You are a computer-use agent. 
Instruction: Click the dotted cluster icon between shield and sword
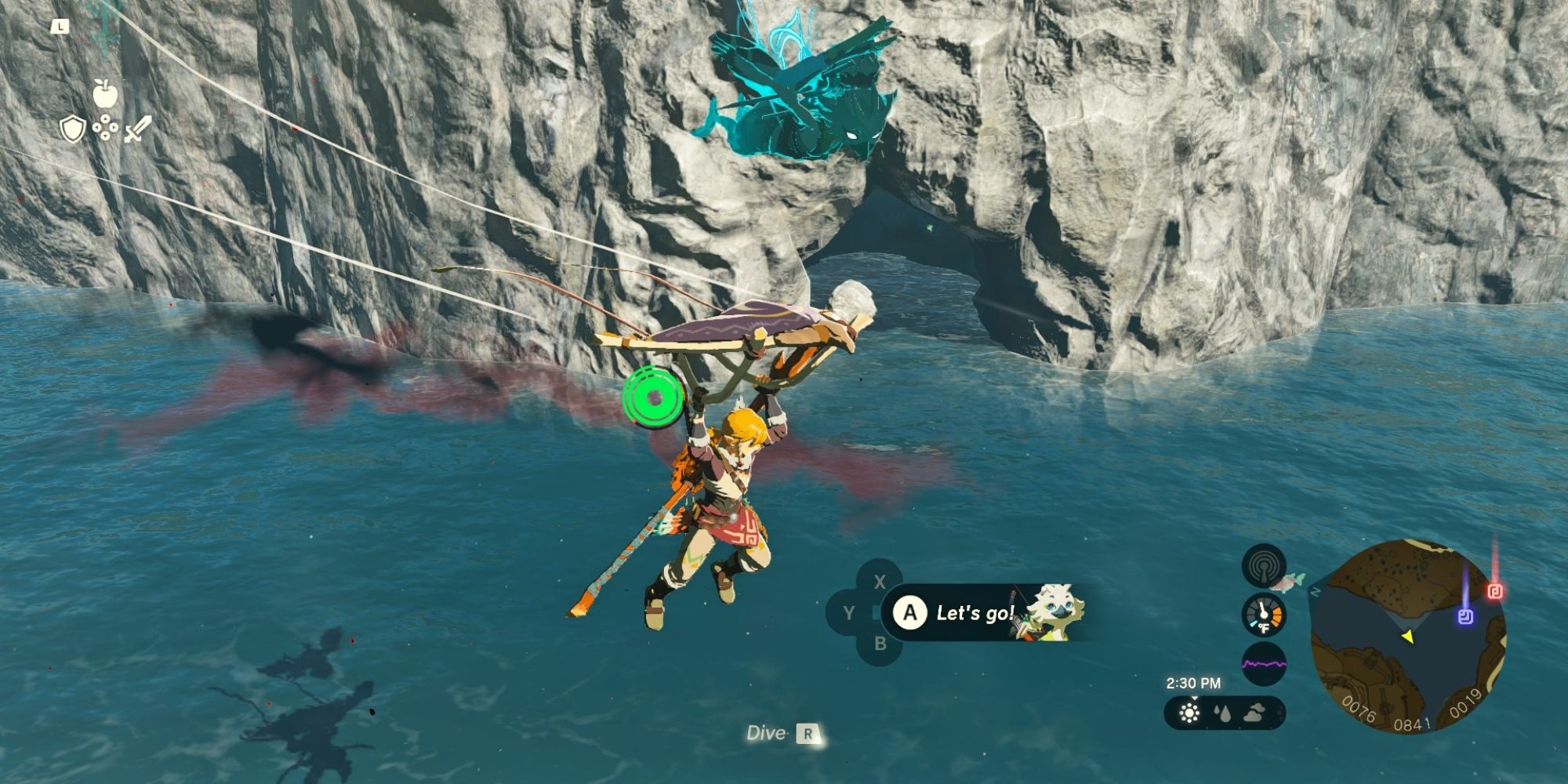(105, 129)
